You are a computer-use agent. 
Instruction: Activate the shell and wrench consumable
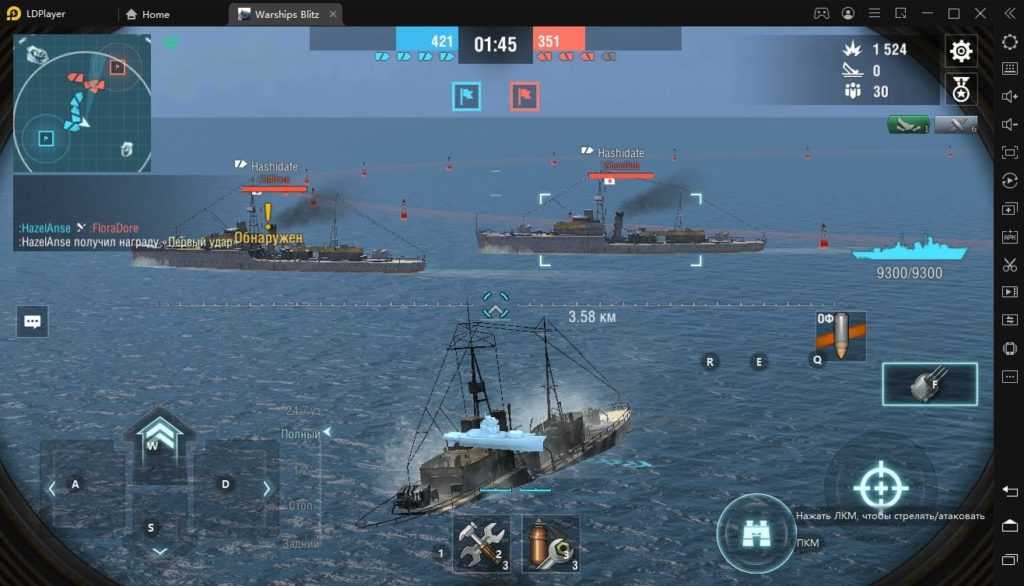pyautogui.click(x=551, y=544)
